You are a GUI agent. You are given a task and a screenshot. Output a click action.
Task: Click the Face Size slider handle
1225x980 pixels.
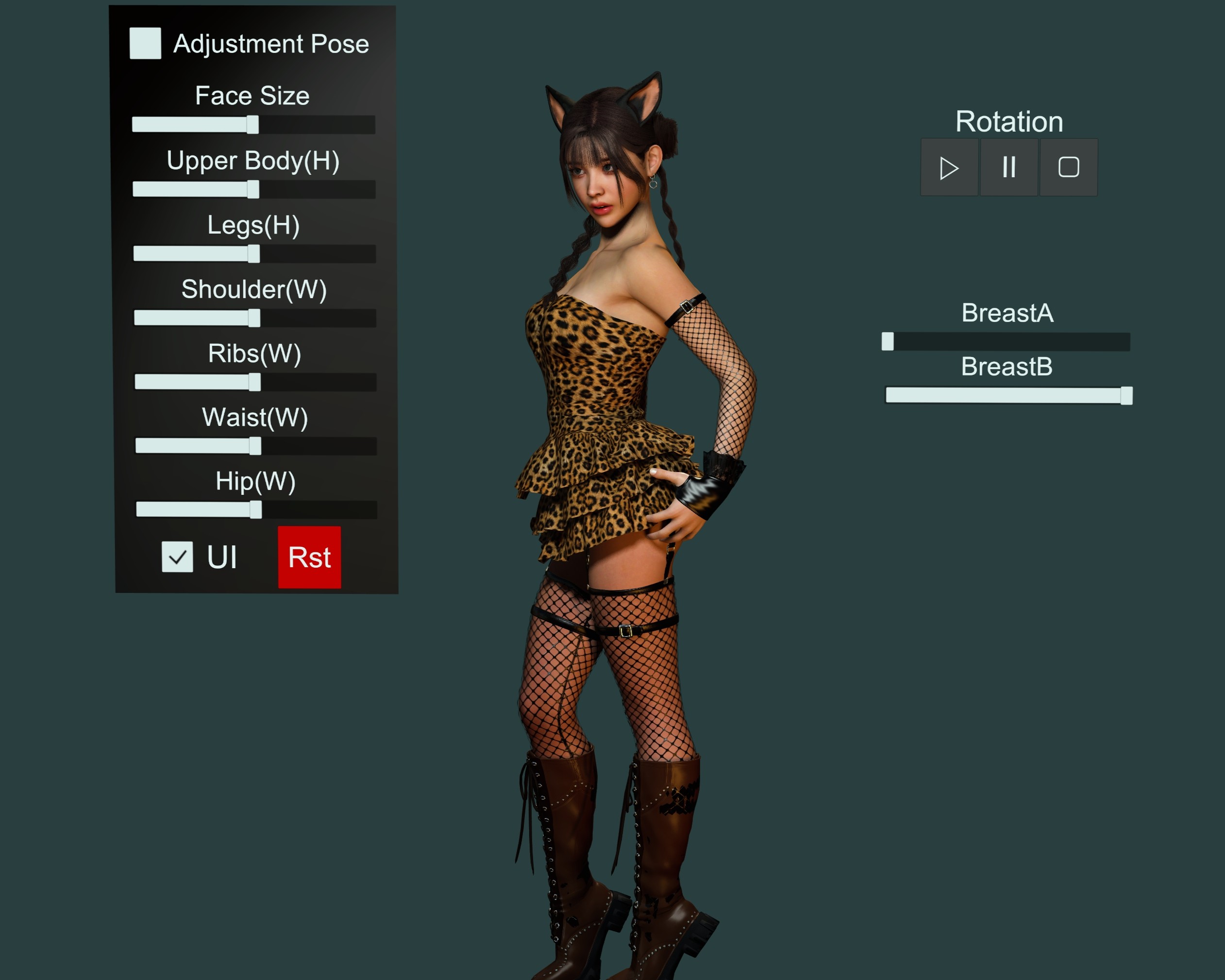tap(252, 124)
